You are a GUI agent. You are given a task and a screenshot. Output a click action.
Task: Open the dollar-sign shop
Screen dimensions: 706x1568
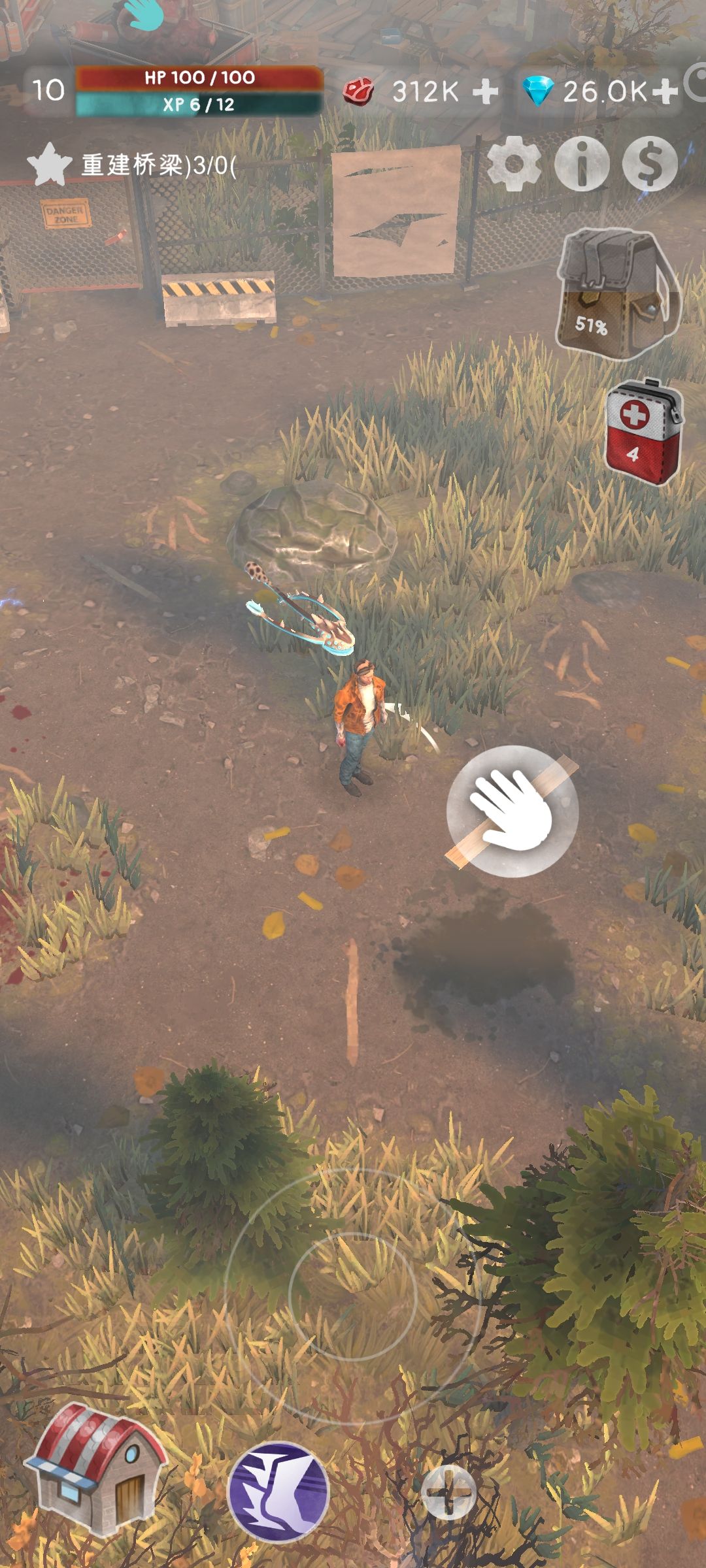click(650, 163)
